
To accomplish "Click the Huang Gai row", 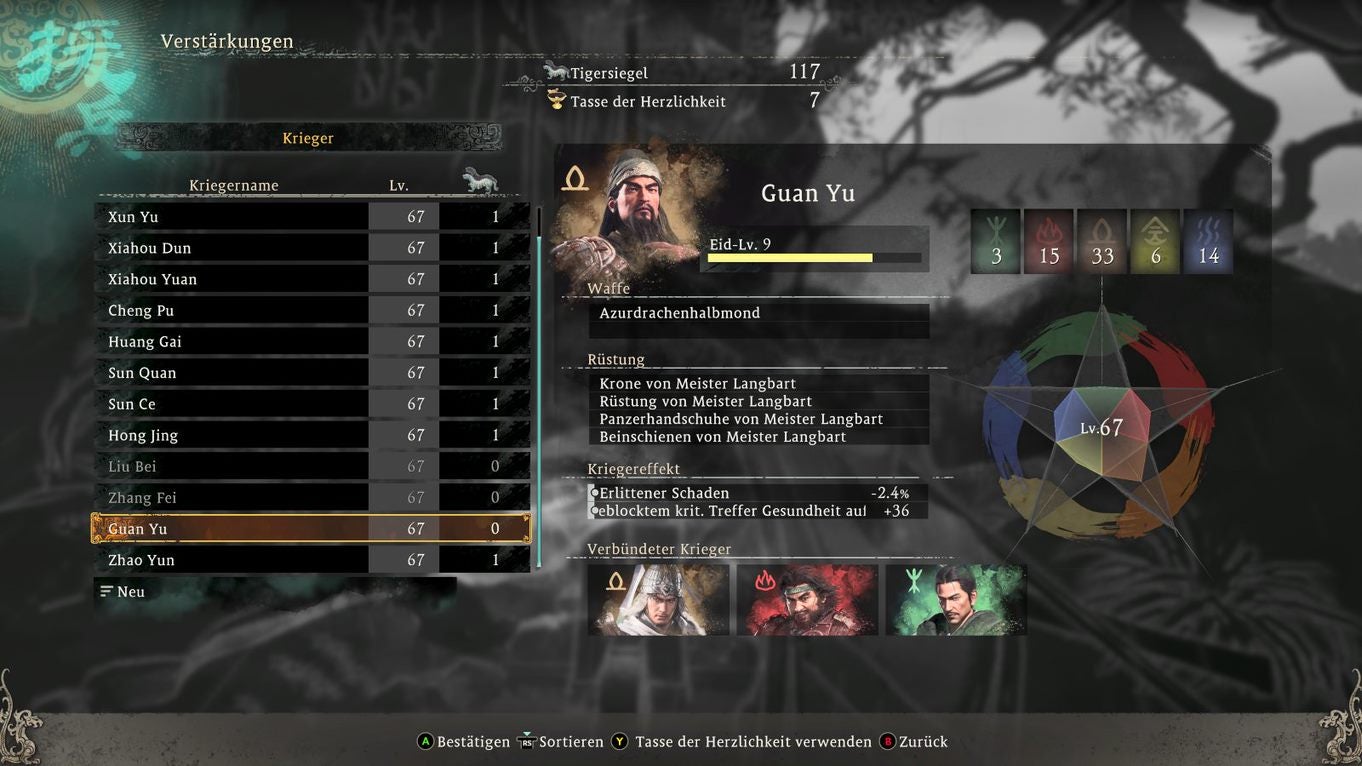I will [x=312, y=342].
